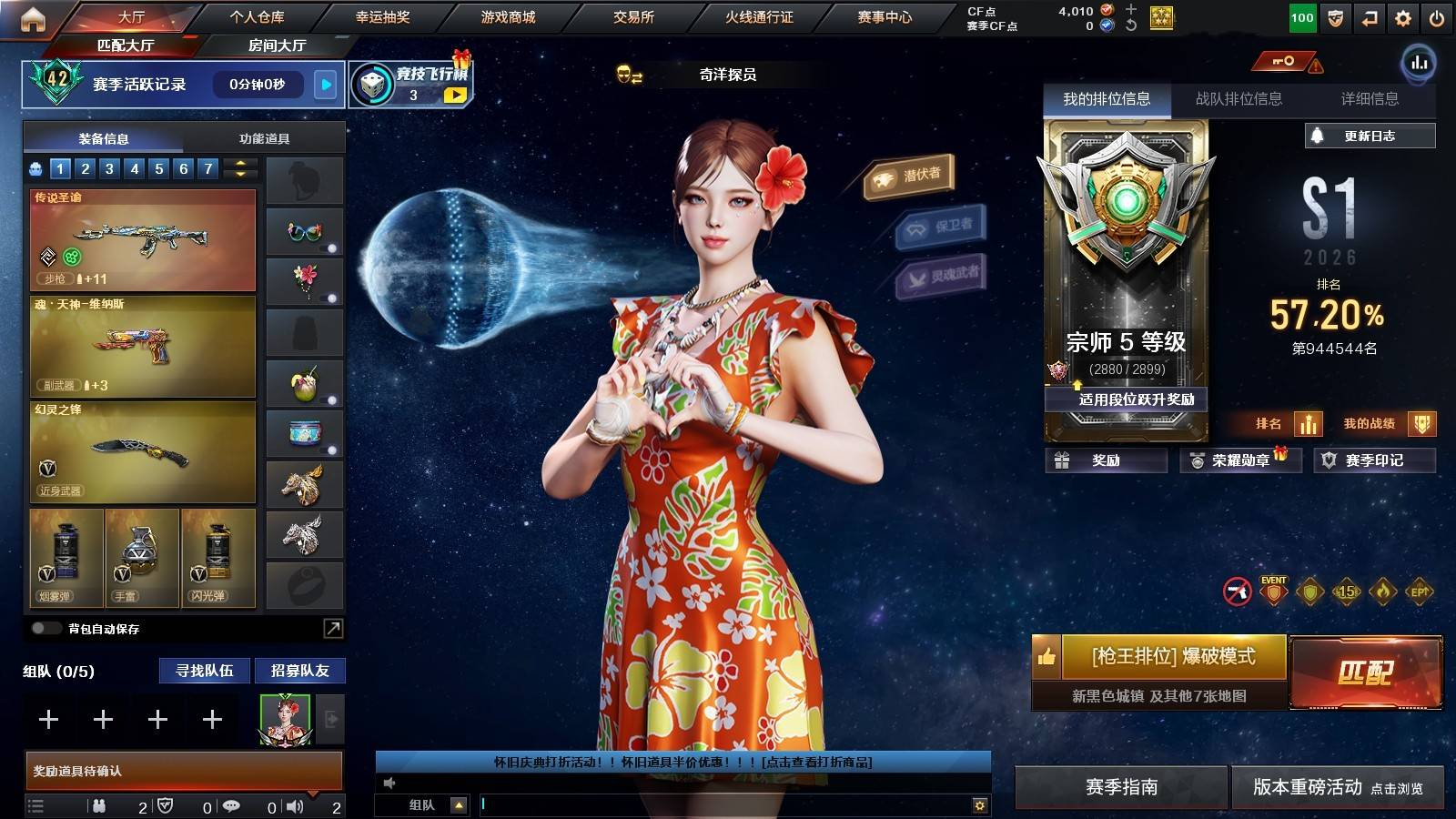
Task: Open the 竞技飞行棋 dice event icon
Action: point(373,86)
